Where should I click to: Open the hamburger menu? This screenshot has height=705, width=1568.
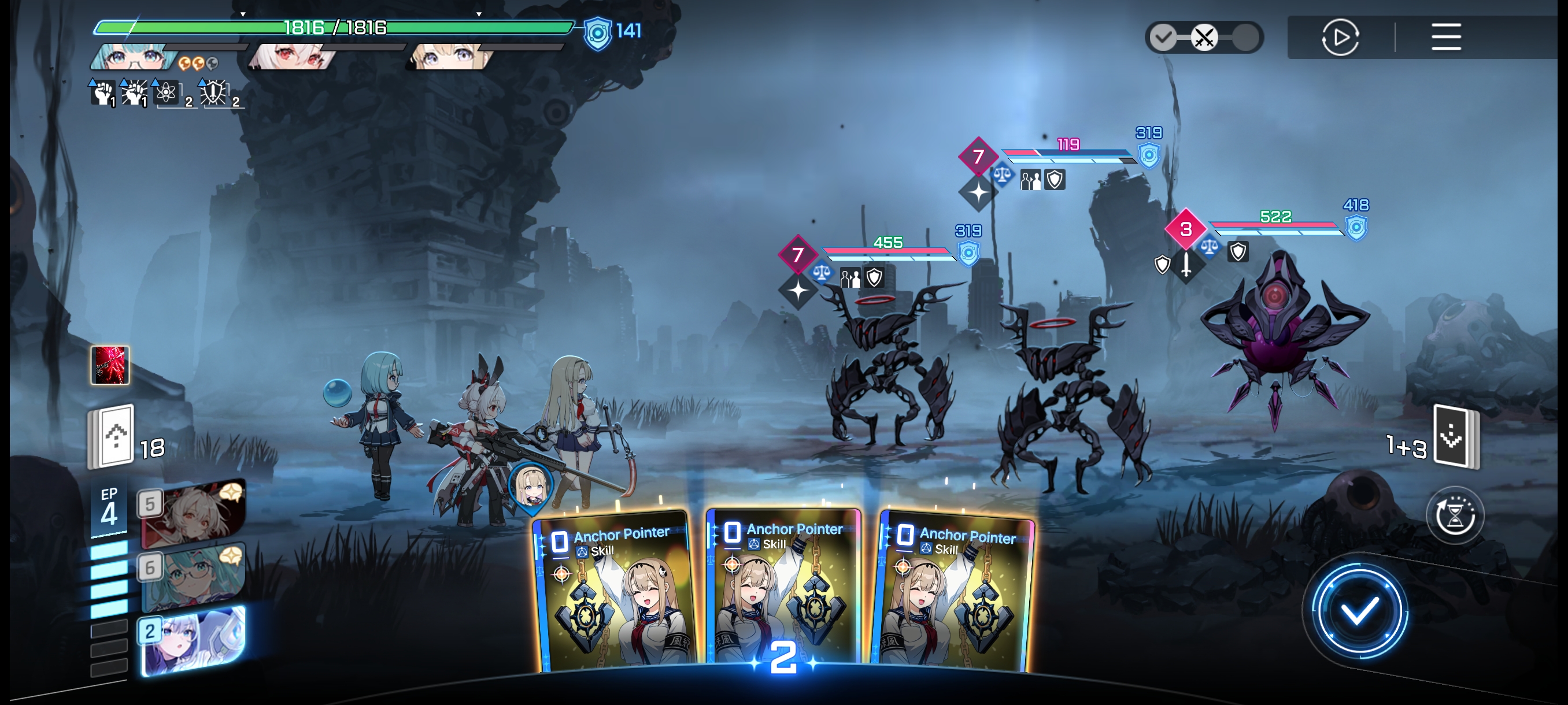[x=1445, y=37]
